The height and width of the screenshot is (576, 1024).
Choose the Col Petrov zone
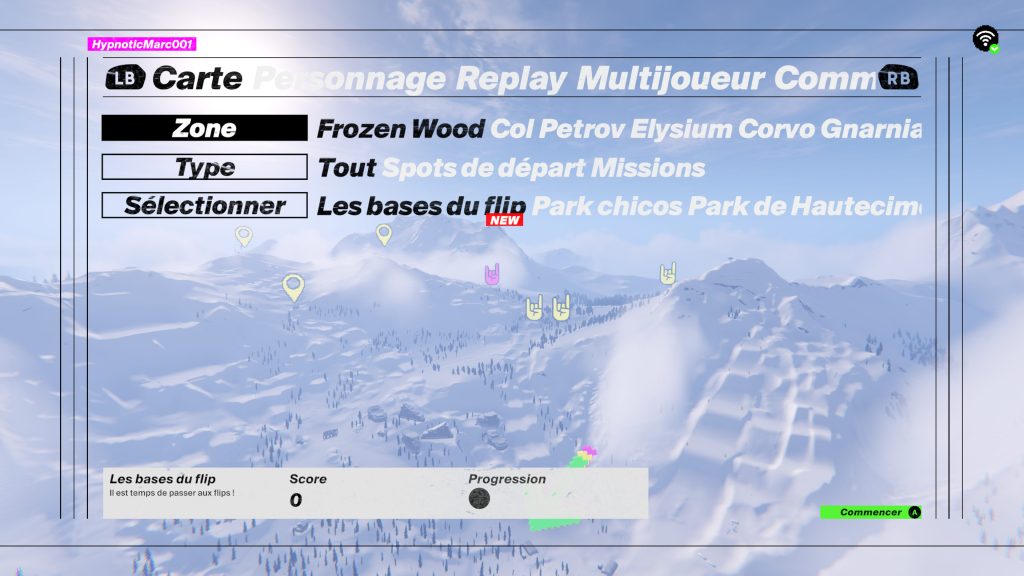tap(556, 129)
